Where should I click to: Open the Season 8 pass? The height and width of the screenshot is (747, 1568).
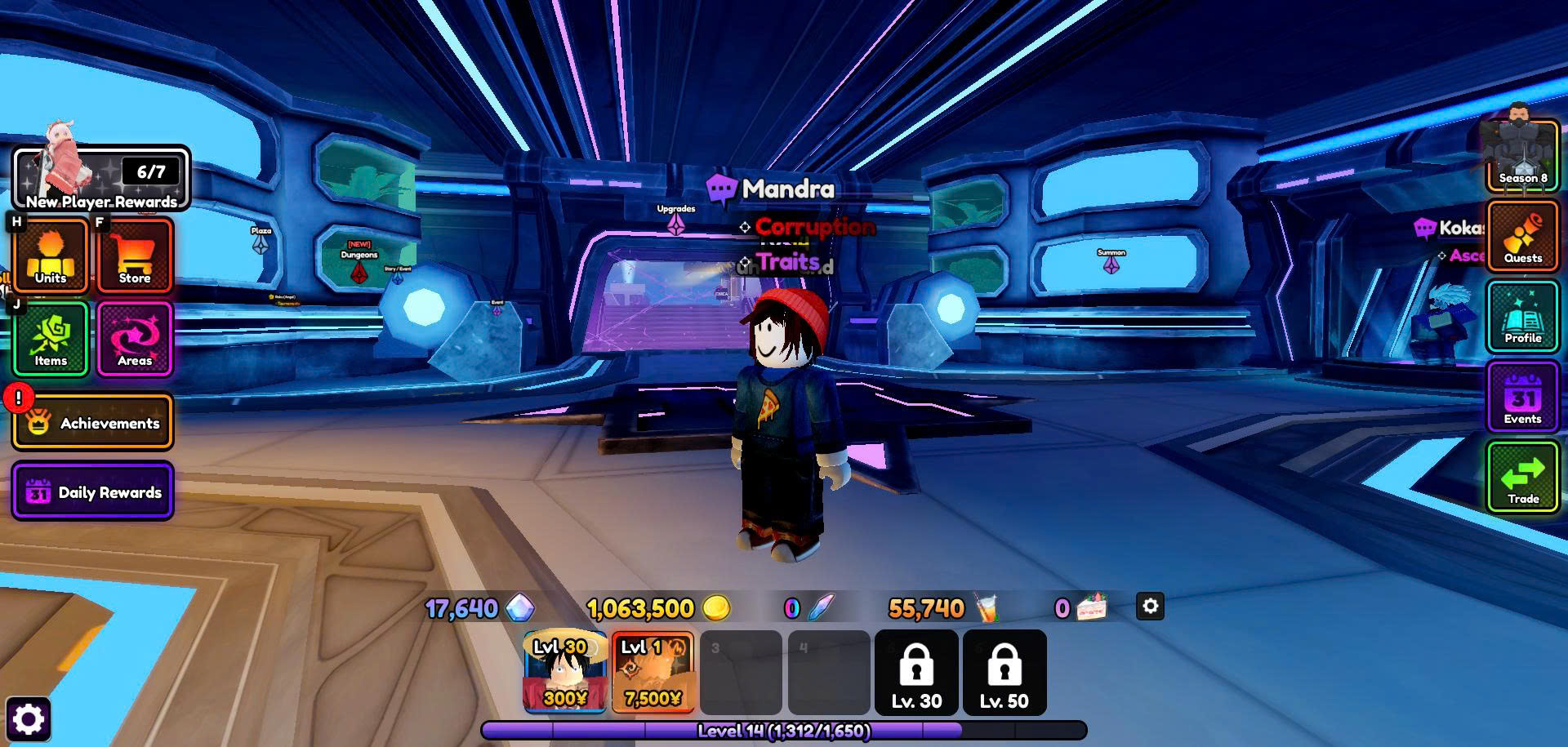[1522, 157]
